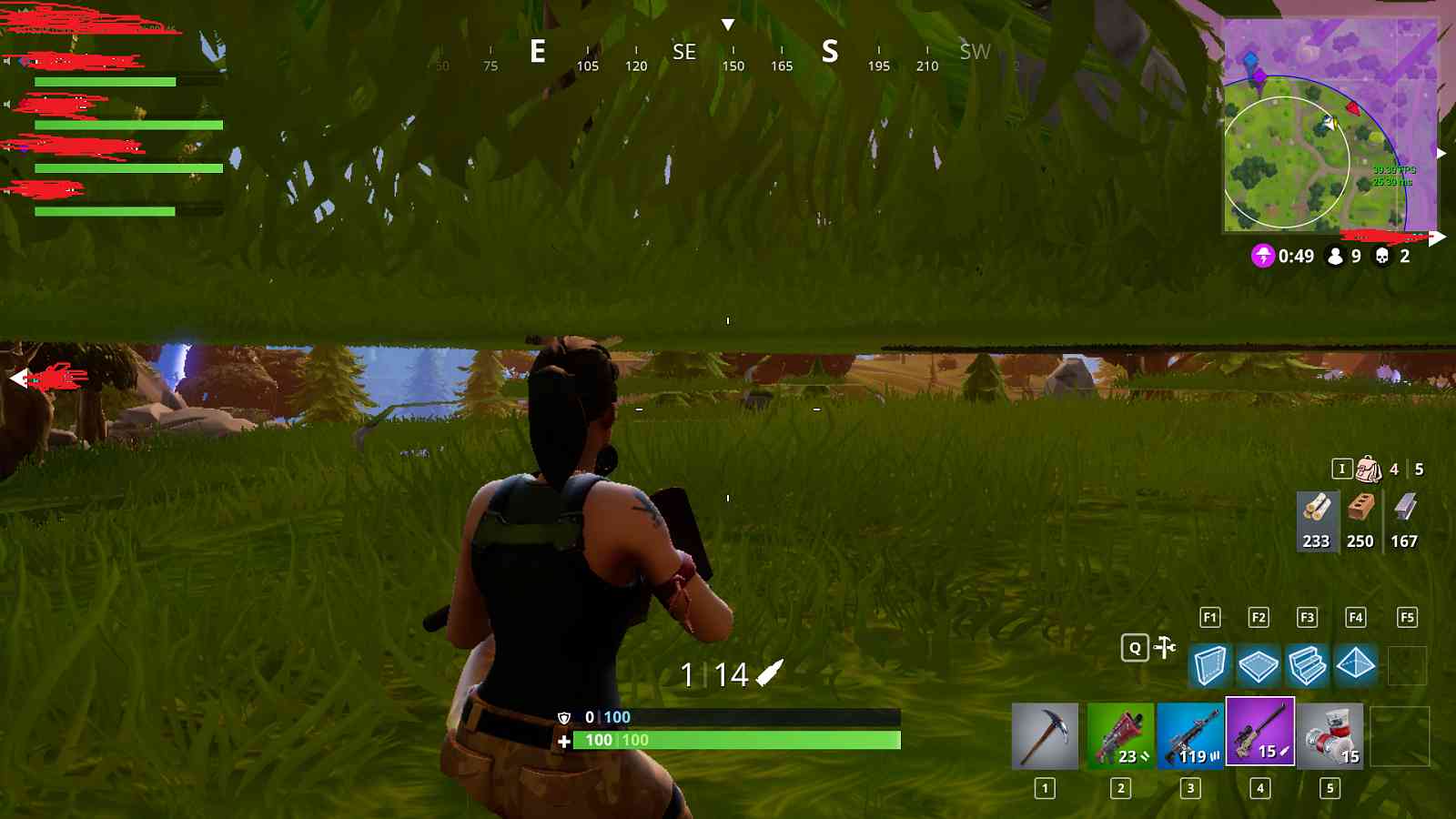Image resolution: width=1456 pixels, height=819 pixels.
Task: Select the wall build piece
Action: (1211, 665)
